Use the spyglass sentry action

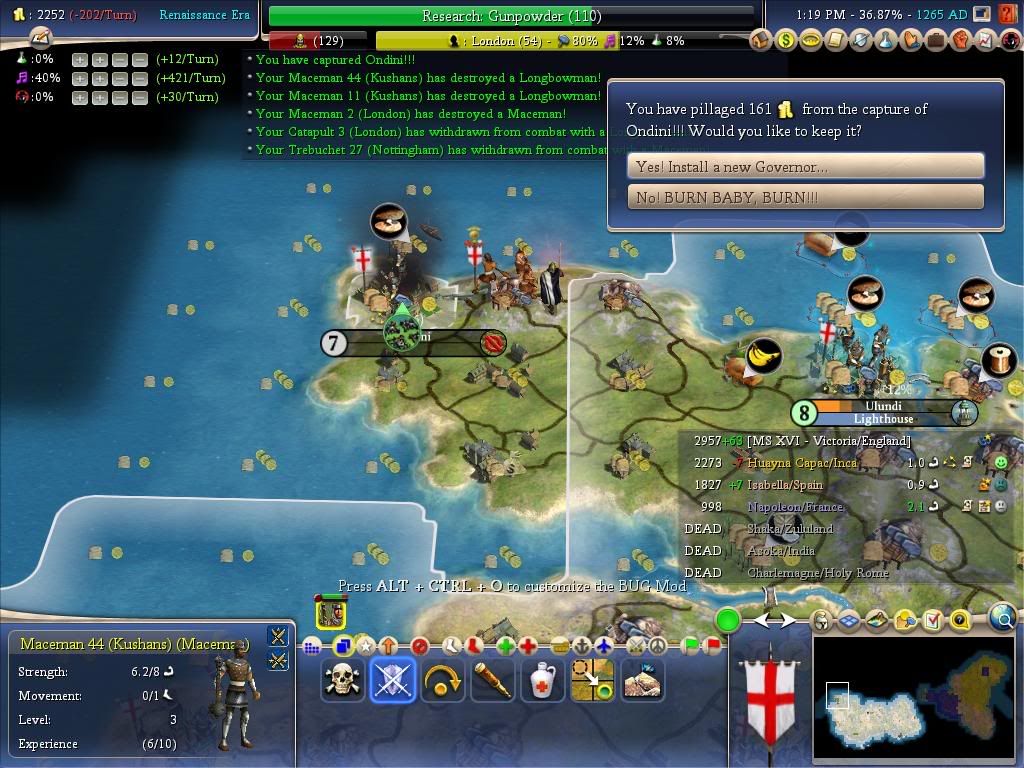(x=492, y=680)
